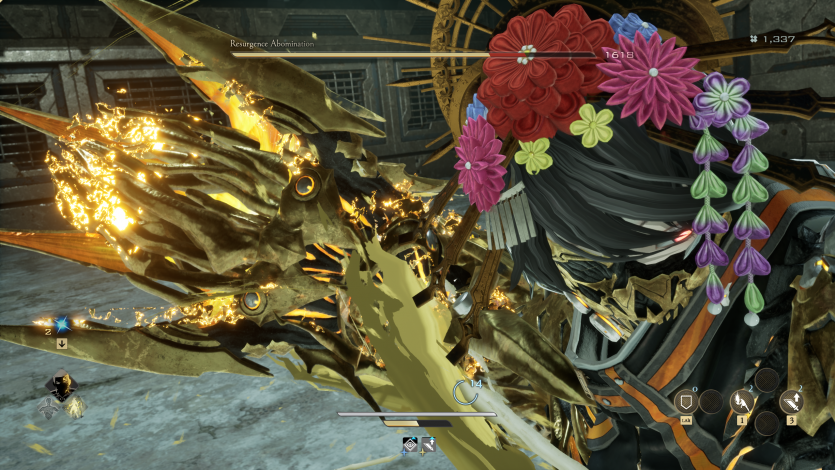Viewport: 835px width, 470px height.
Task: Click the masked character portrait diamond
Action: tap(61, 387)
